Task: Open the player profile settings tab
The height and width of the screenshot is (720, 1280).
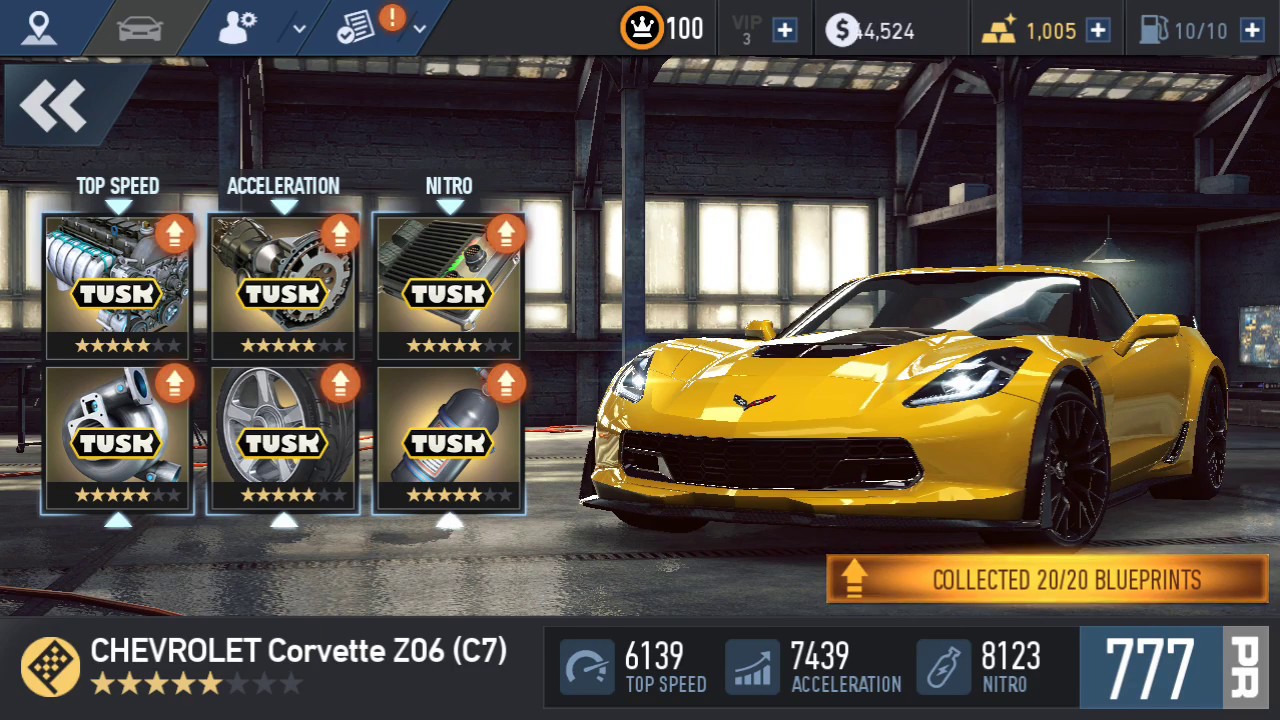Action: tap(238, 28)
